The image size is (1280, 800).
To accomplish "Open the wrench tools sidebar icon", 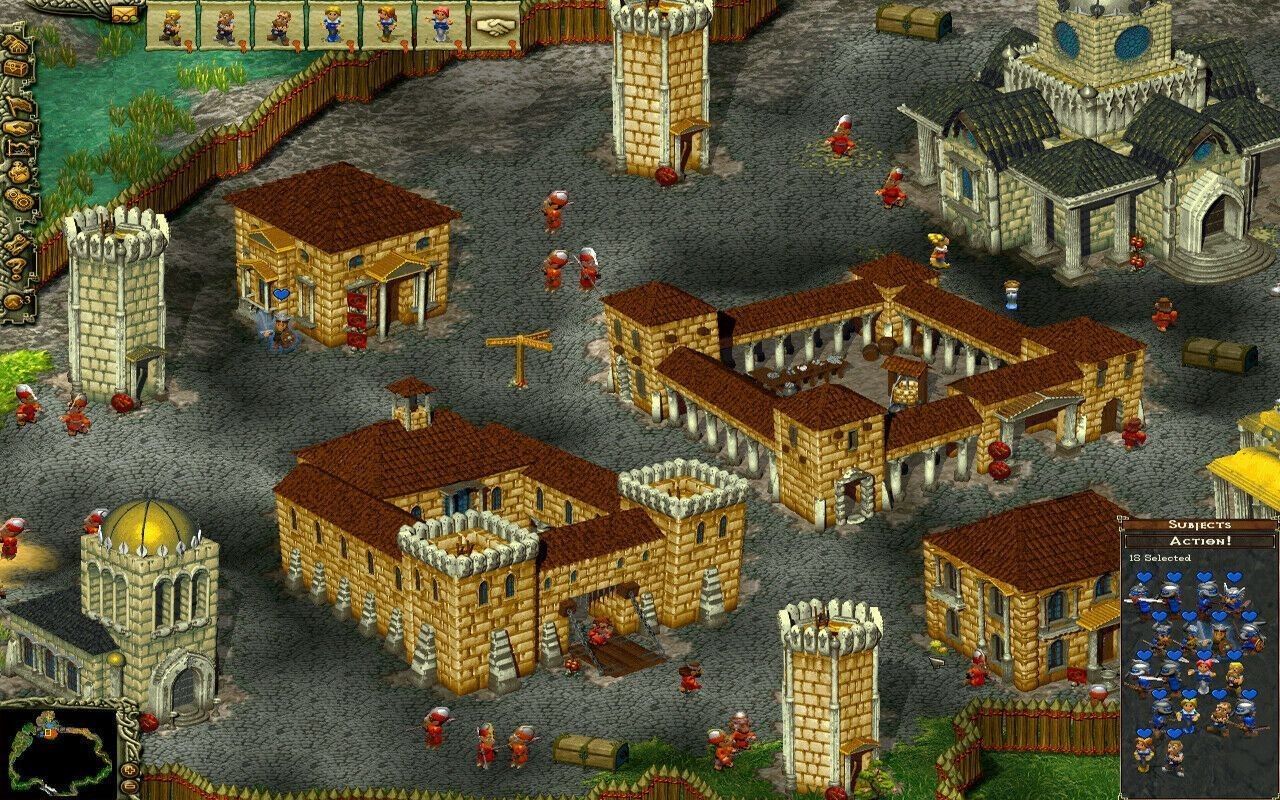I will click(16, 241).
